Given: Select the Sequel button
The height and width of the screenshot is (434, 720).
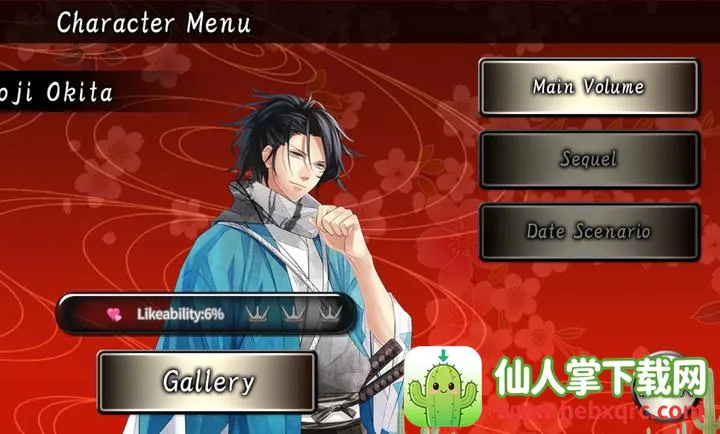Looking at the screenshot, I should tap(588, 159).
